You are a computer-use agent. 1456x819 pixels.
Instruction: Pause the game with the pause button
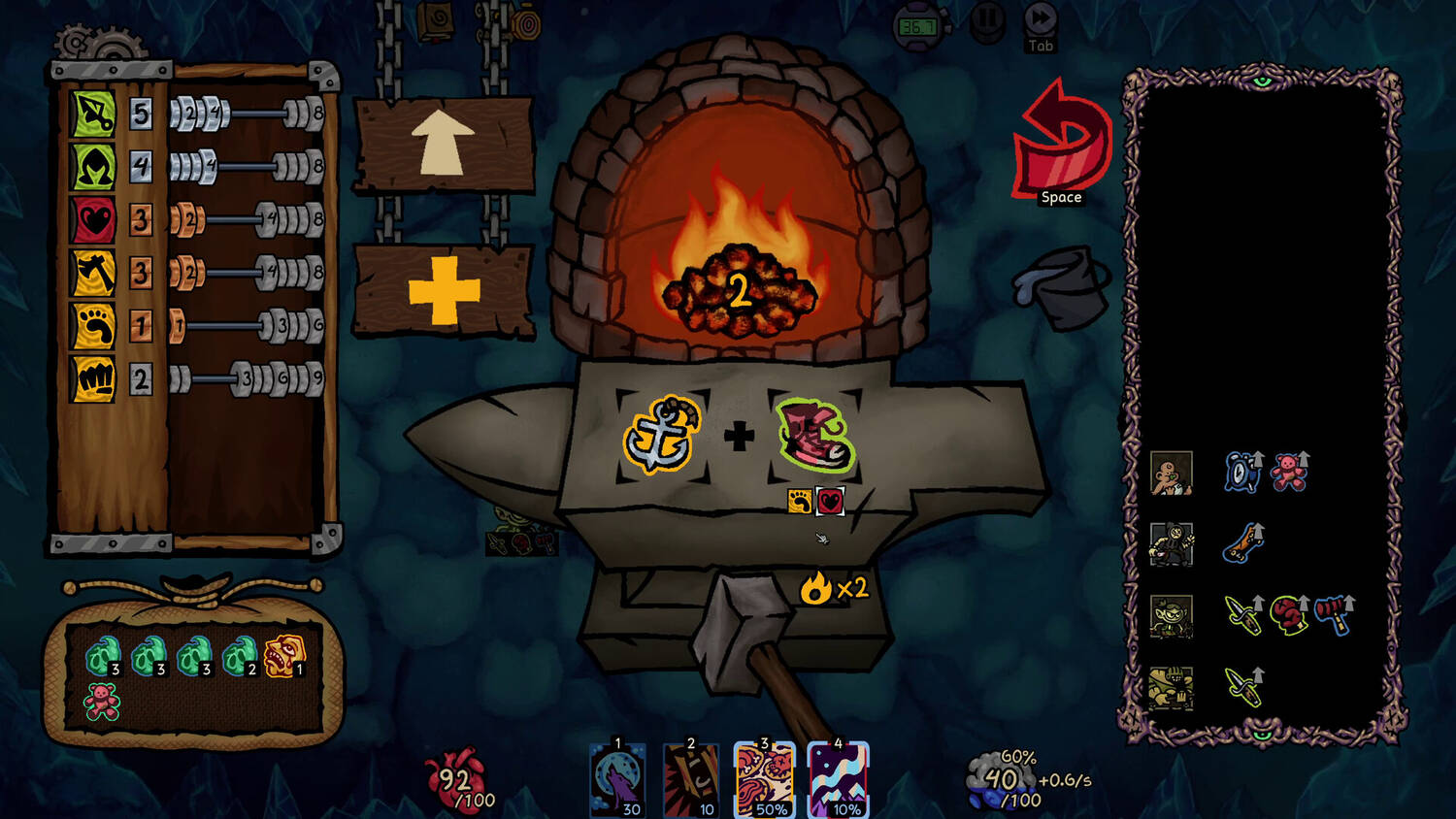coord(987,20)
